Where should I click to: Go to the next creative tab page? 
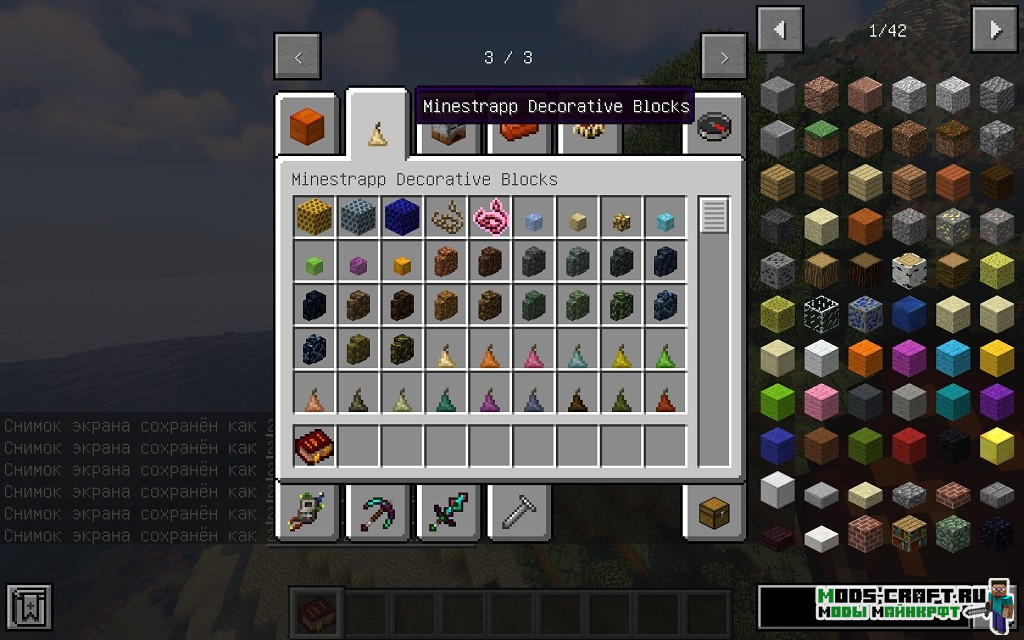point(724,57)
